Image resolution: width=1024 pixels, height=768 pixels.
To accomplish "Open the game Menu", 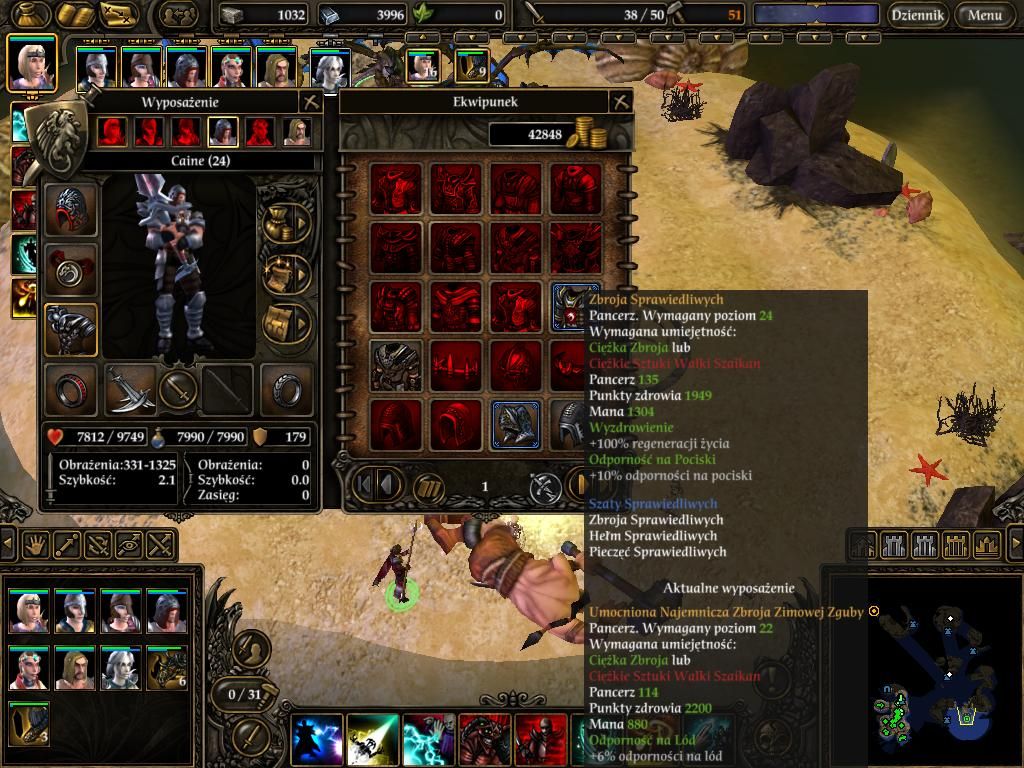I will [984, 15].
